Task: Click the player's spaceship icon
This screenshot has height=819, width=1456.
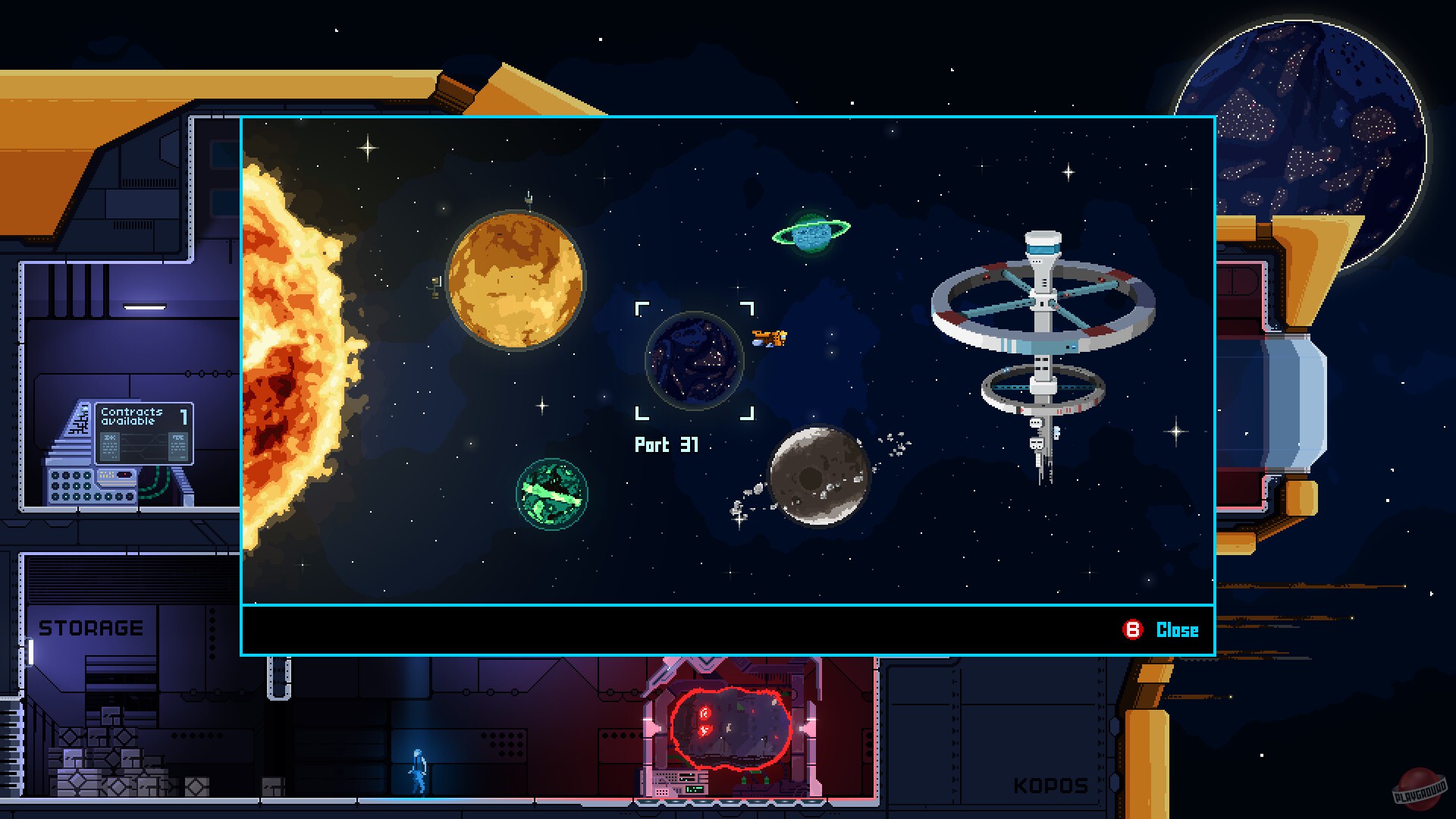Action: coord(768,340)
